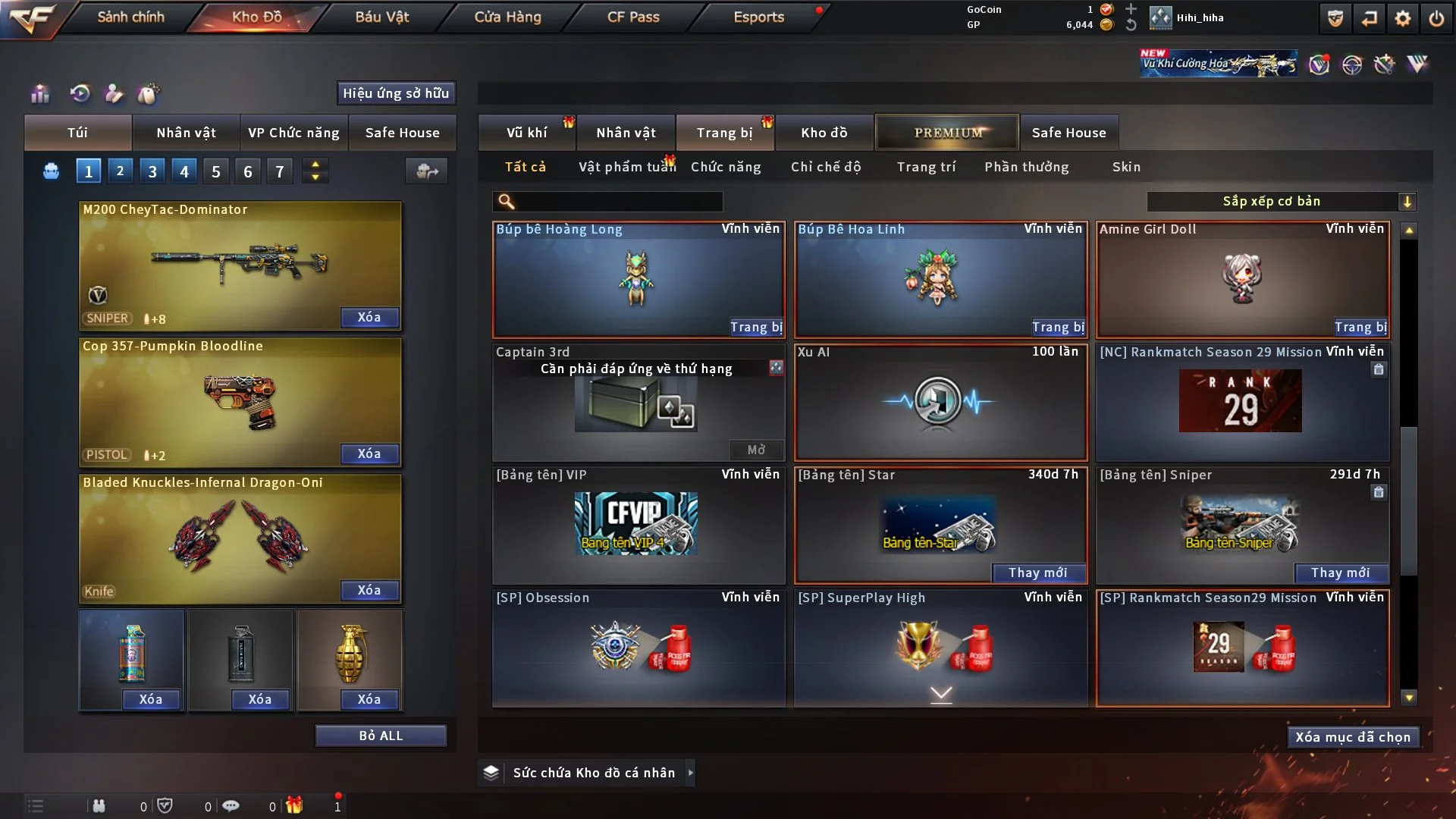
Task: Renew the [Bảng tên] Star nameplate
Action: tap(1037, 573)
